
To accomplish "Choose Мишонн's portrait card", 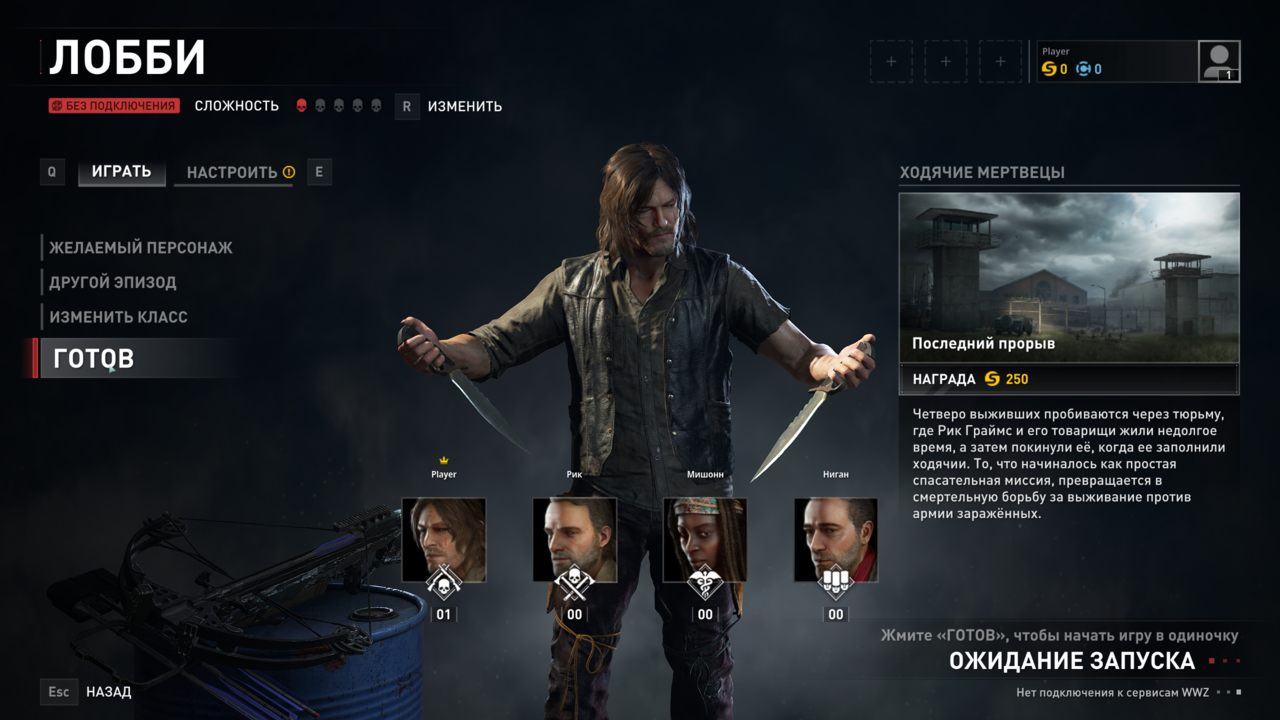I will tap(705, 540).
